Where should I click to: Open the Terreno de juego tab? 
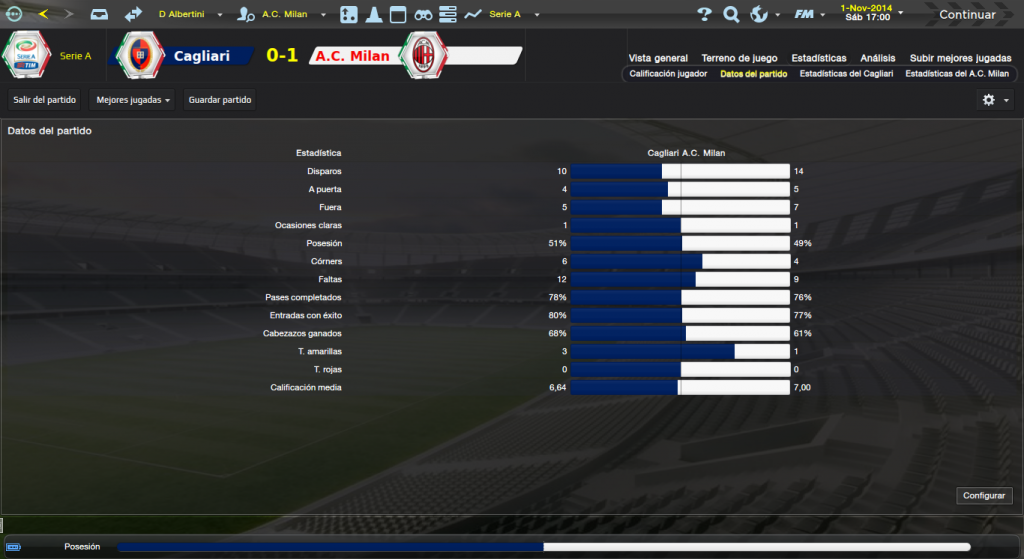(739, 58)
